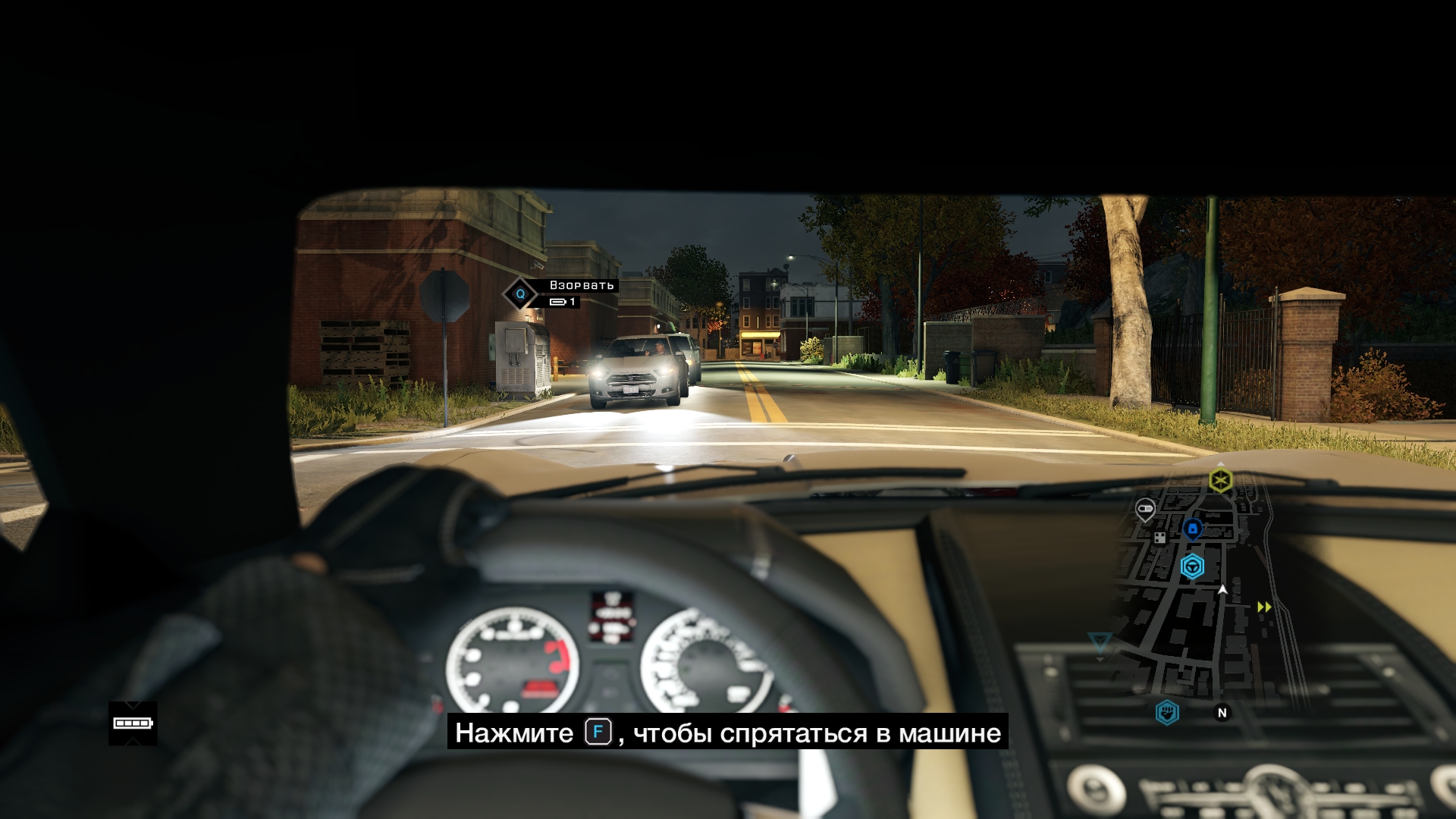Activate the Взорвать hack prompt
This screenshot has height=819, width=1456.
(x=520, y=293)
